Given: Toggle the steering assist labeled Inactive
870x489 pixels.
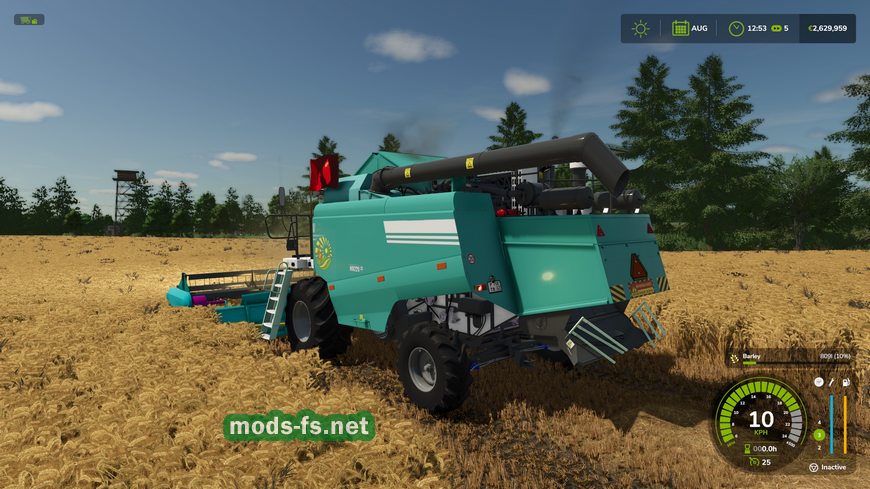Looking at the screenshot, I should pos(812,467).
